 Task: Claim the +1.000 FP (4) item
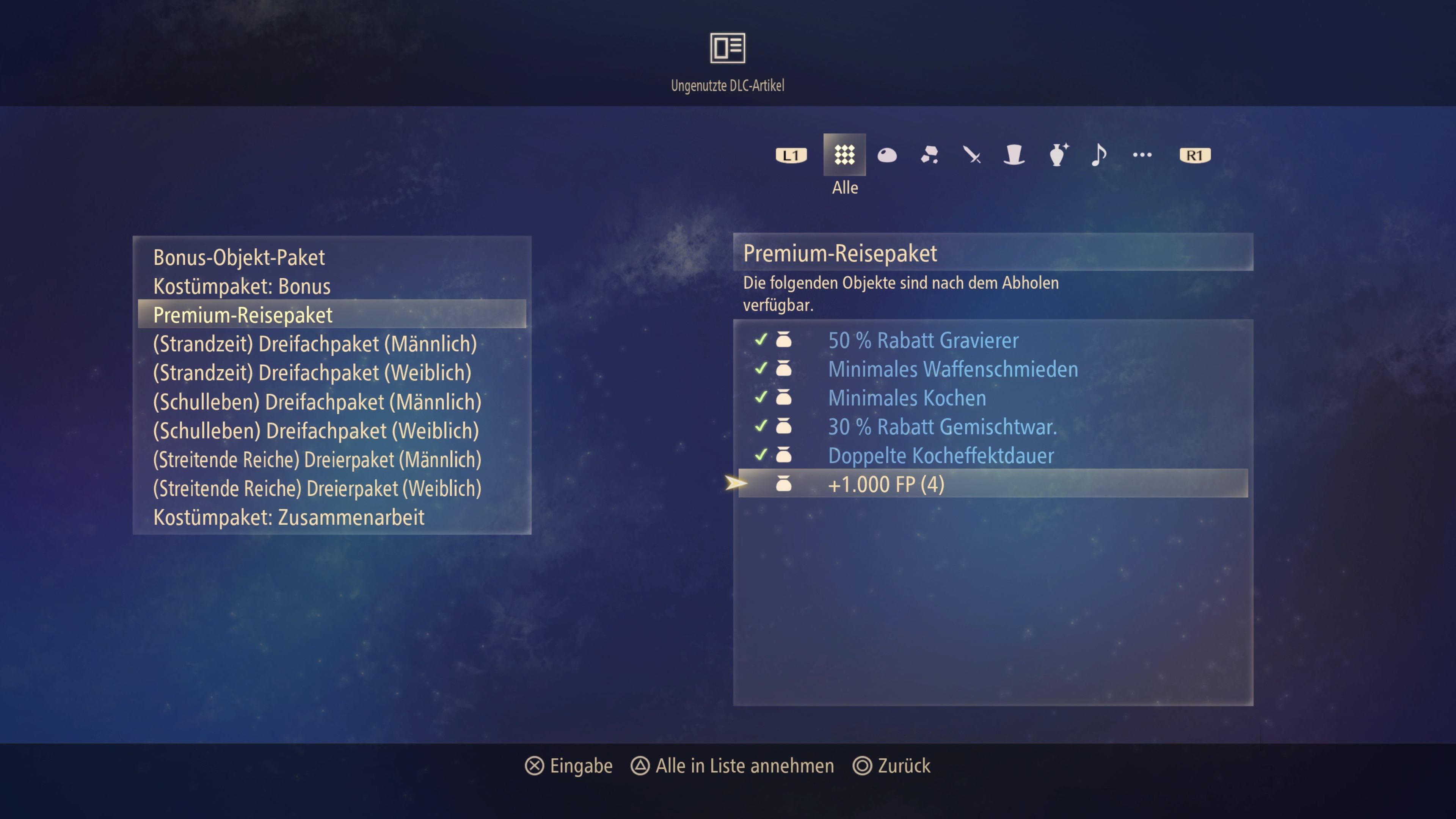point(886,485)
